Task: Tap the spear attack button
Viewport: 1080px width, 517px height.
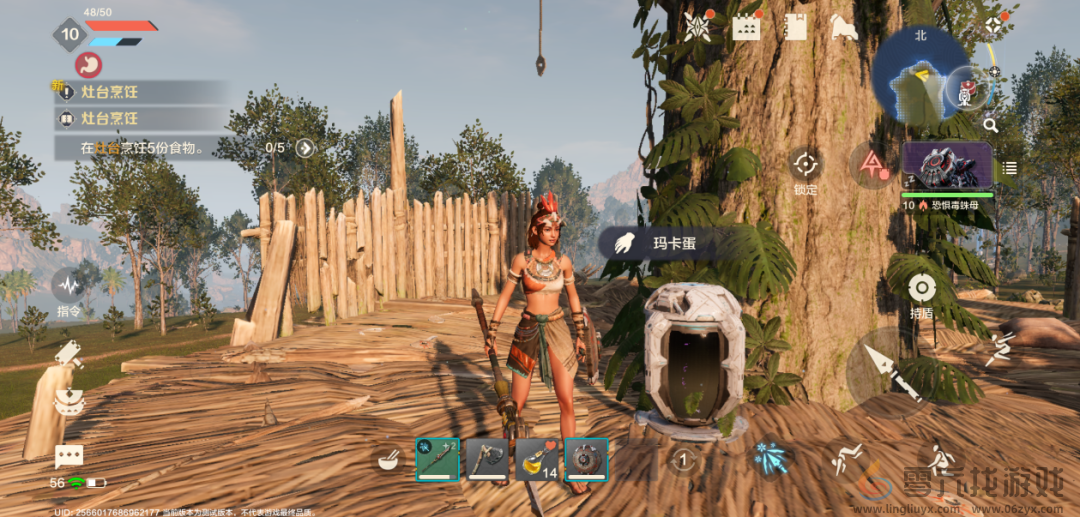Action: [889, 371]
